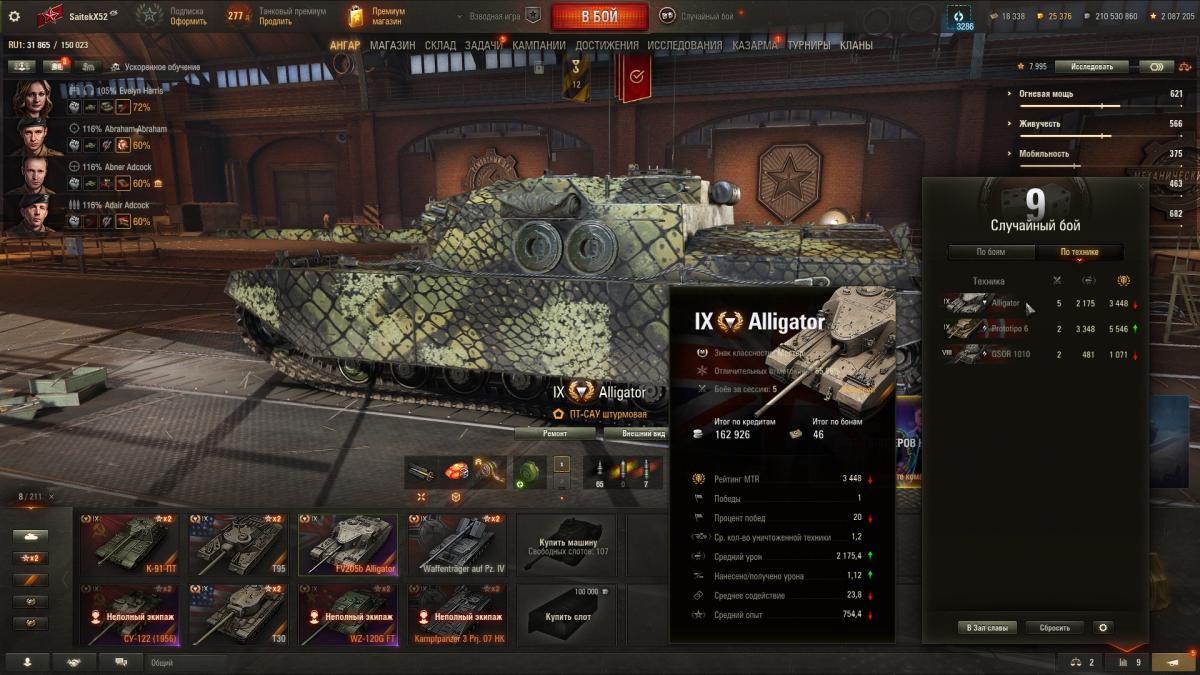1200x675 pixels.
Task: Select the К-91-ПТ tank in carousel
Action: tap(128, 545)
